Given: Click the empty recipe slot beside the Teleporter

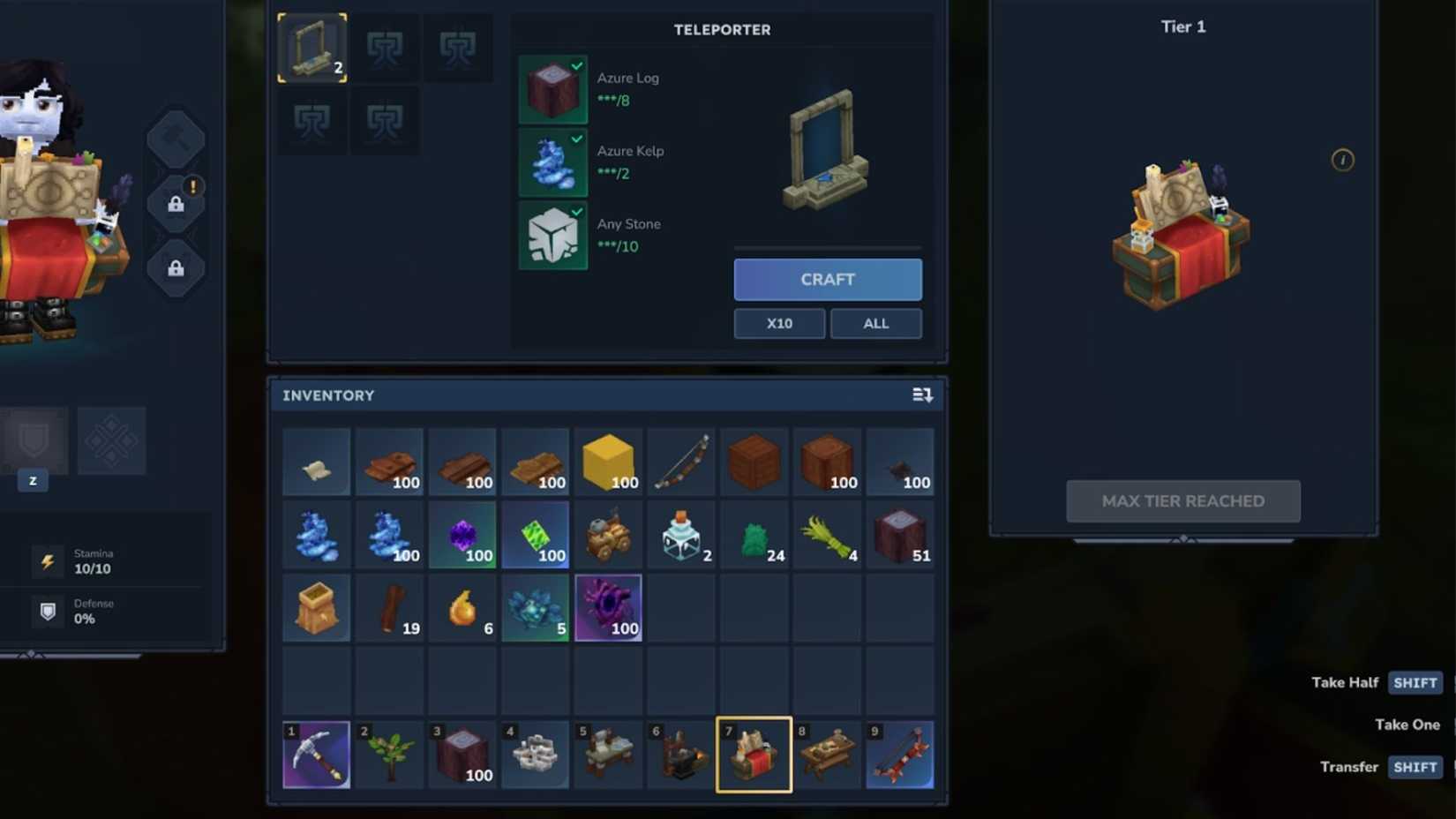Looking at the screenshot, I should pos(385,48).
